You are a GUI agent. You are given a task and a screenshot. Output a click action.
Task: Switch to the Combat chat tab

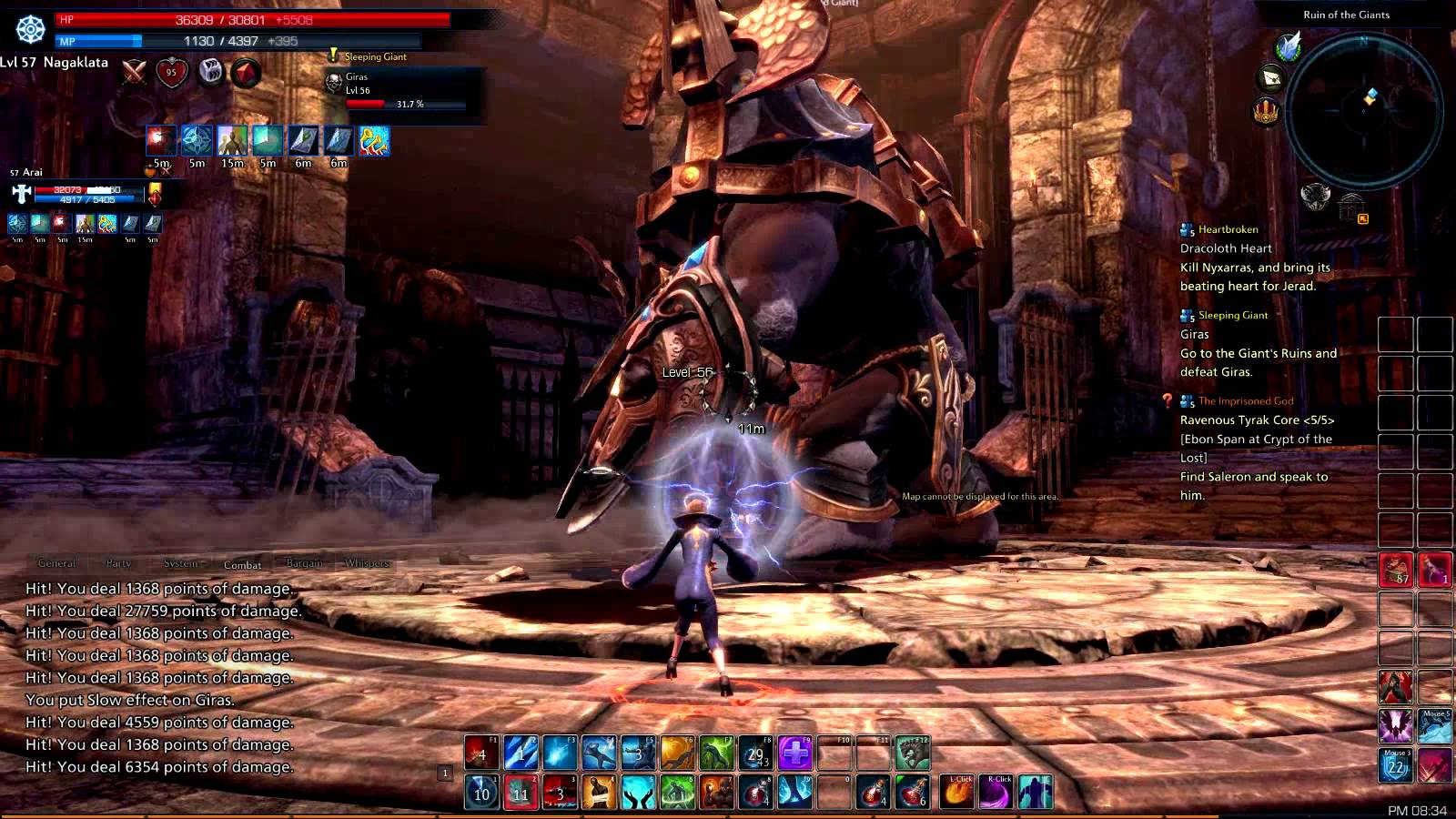coord(242,564)
